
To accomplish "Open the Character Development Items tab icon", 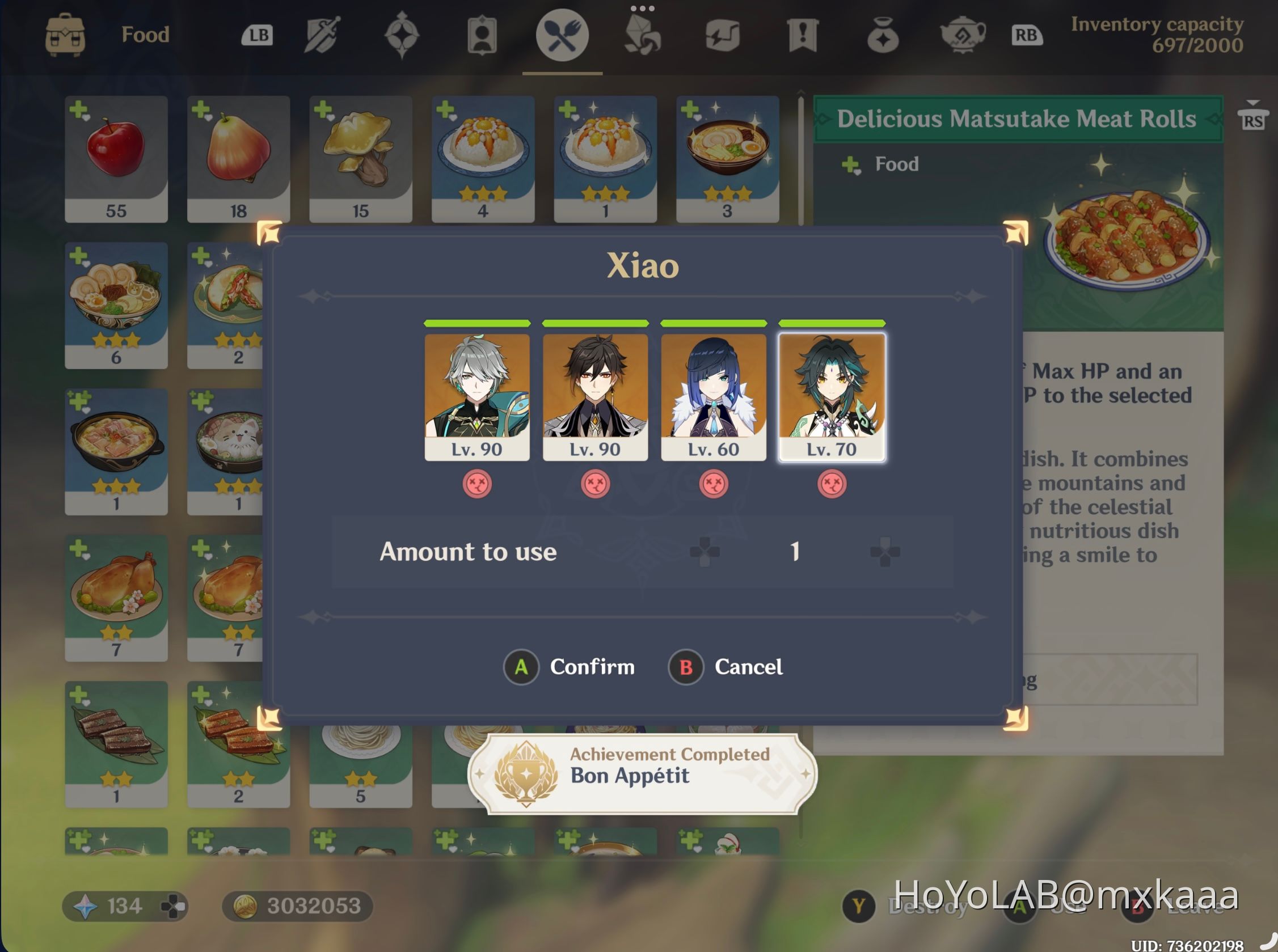I will [483, 36].
